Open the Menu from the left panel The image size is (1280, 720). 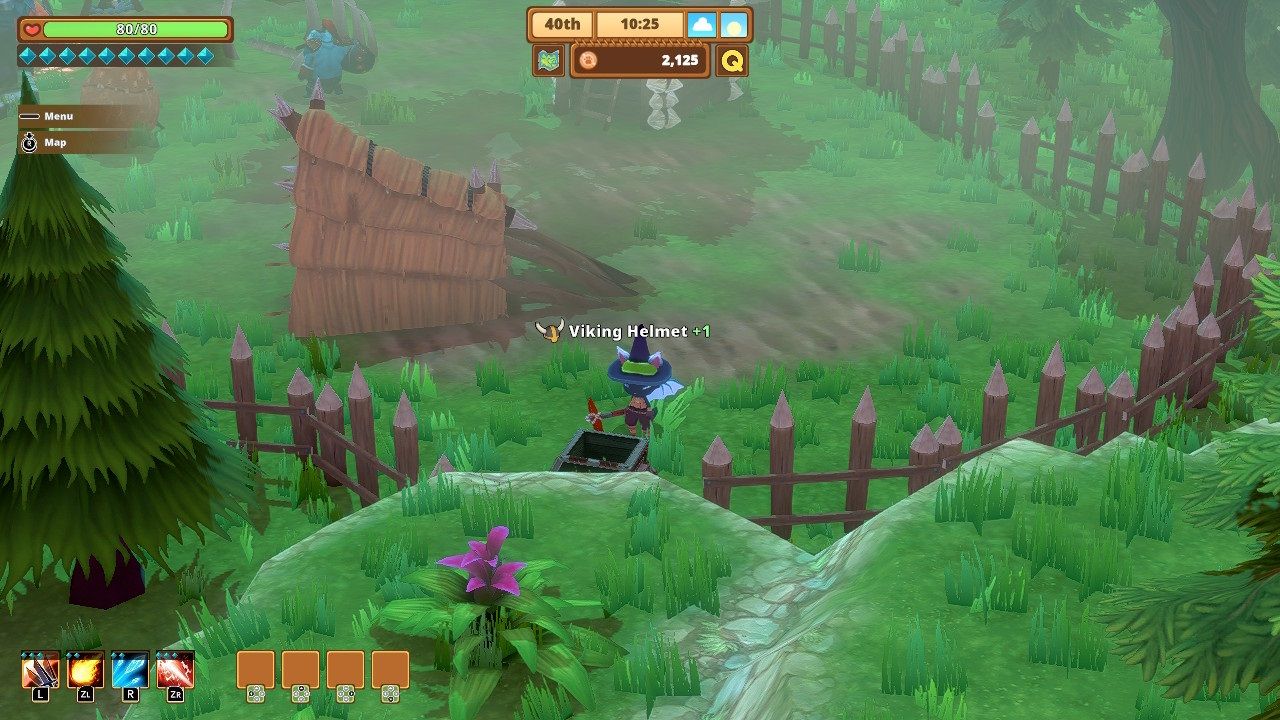(56, 116)
